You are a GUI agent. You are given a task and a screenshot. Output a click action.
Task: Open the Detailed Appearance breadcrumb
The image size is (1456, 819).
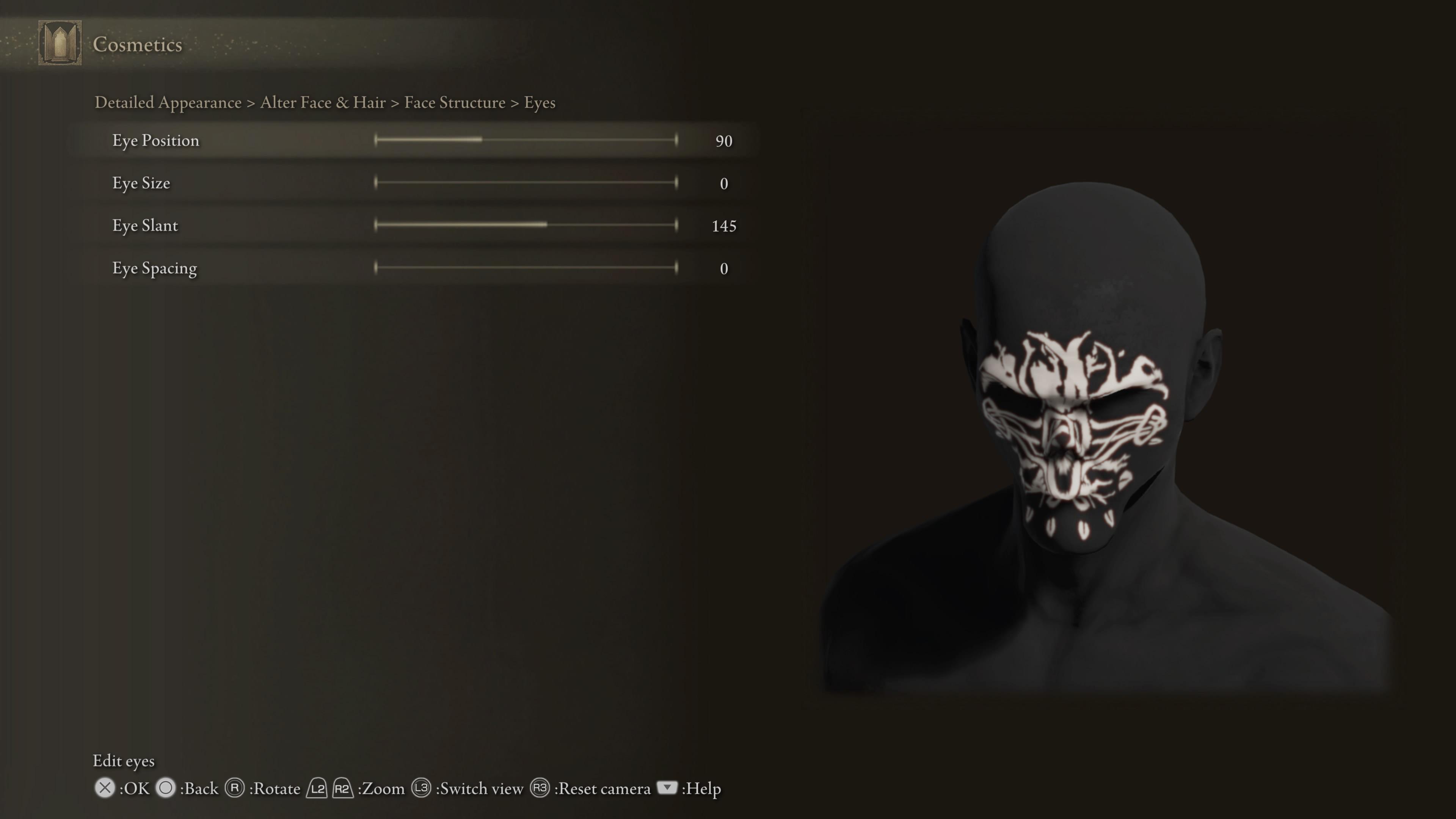coord(167,102)
